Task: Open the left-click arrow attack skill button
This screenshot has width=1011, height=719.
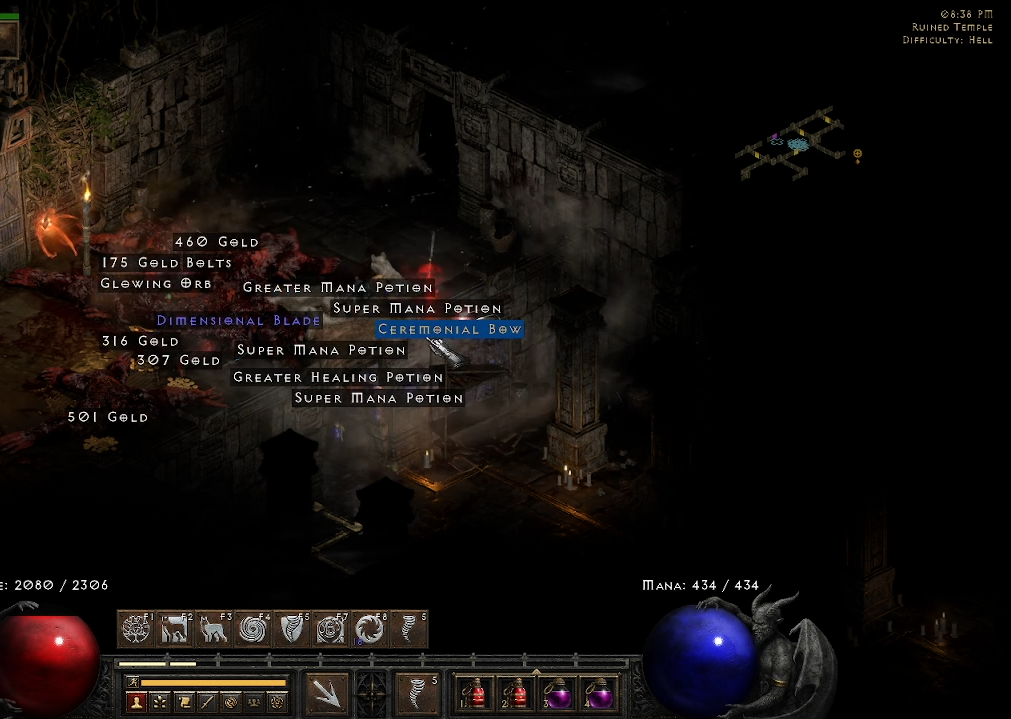Action: pyautogui.click(x=327, y=693)
